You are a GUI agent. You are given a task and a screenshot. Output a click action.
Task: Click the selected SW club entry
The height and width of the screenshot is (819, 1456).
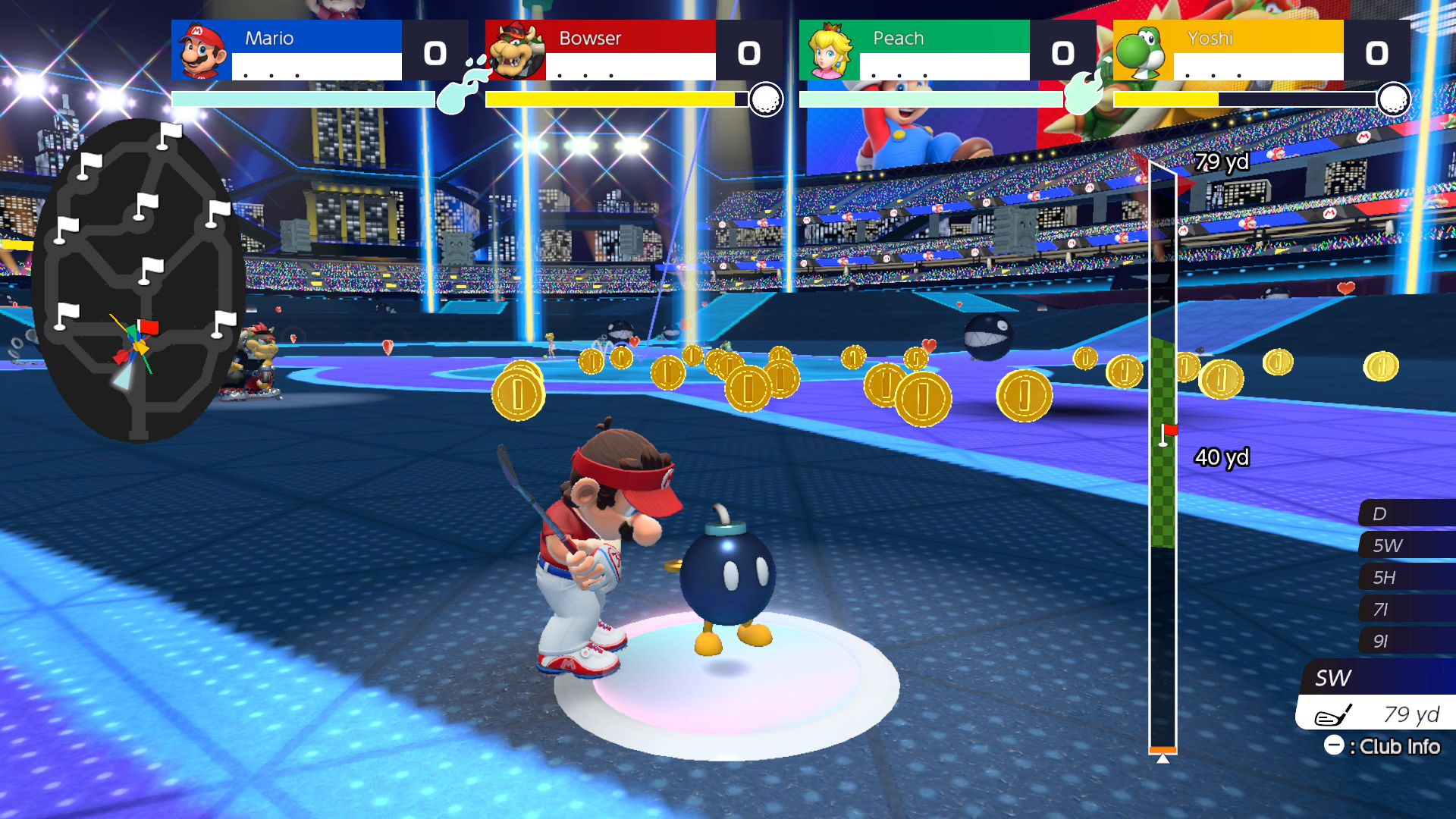click(1376, 677)
